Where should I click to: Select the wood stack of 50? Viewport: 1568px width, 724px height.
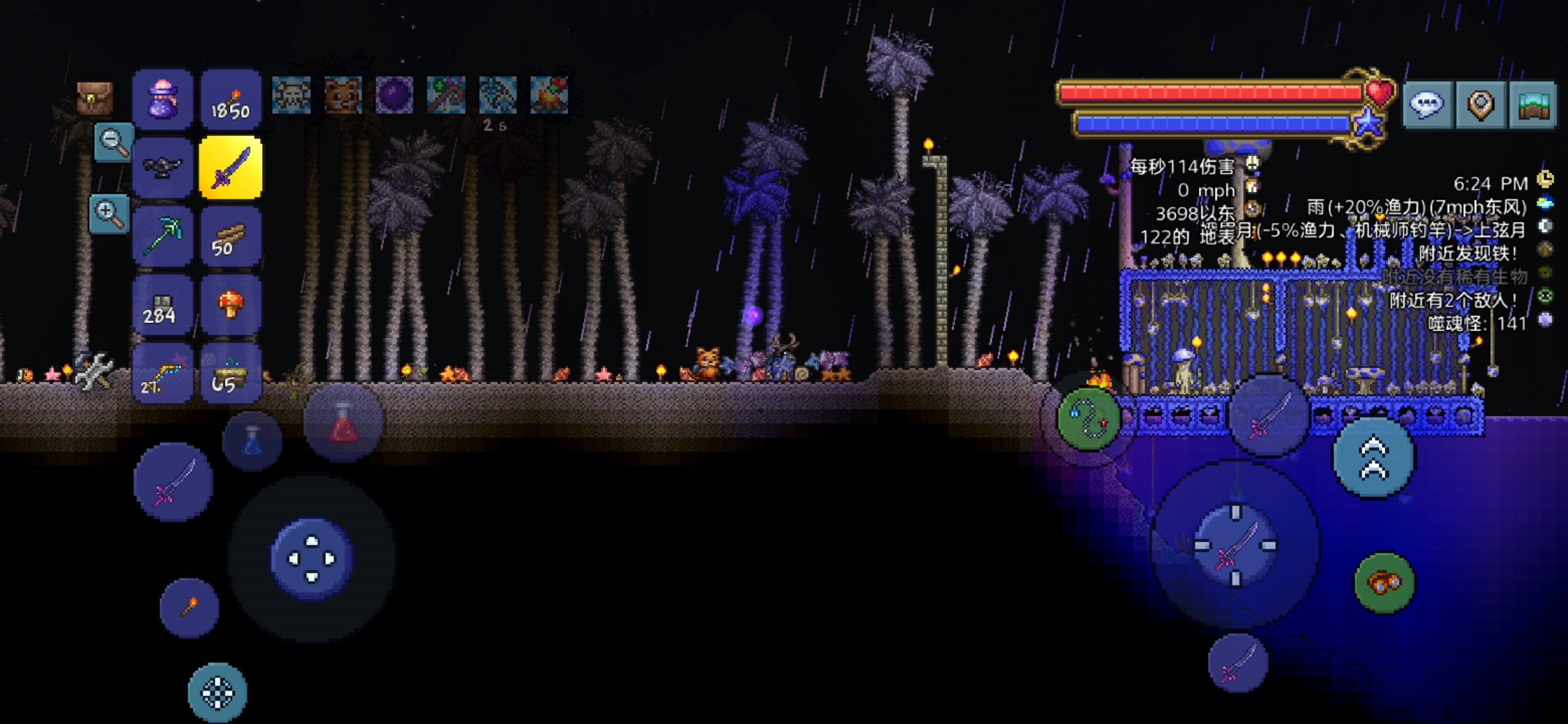pyautogui.click(x=231, y=236)
